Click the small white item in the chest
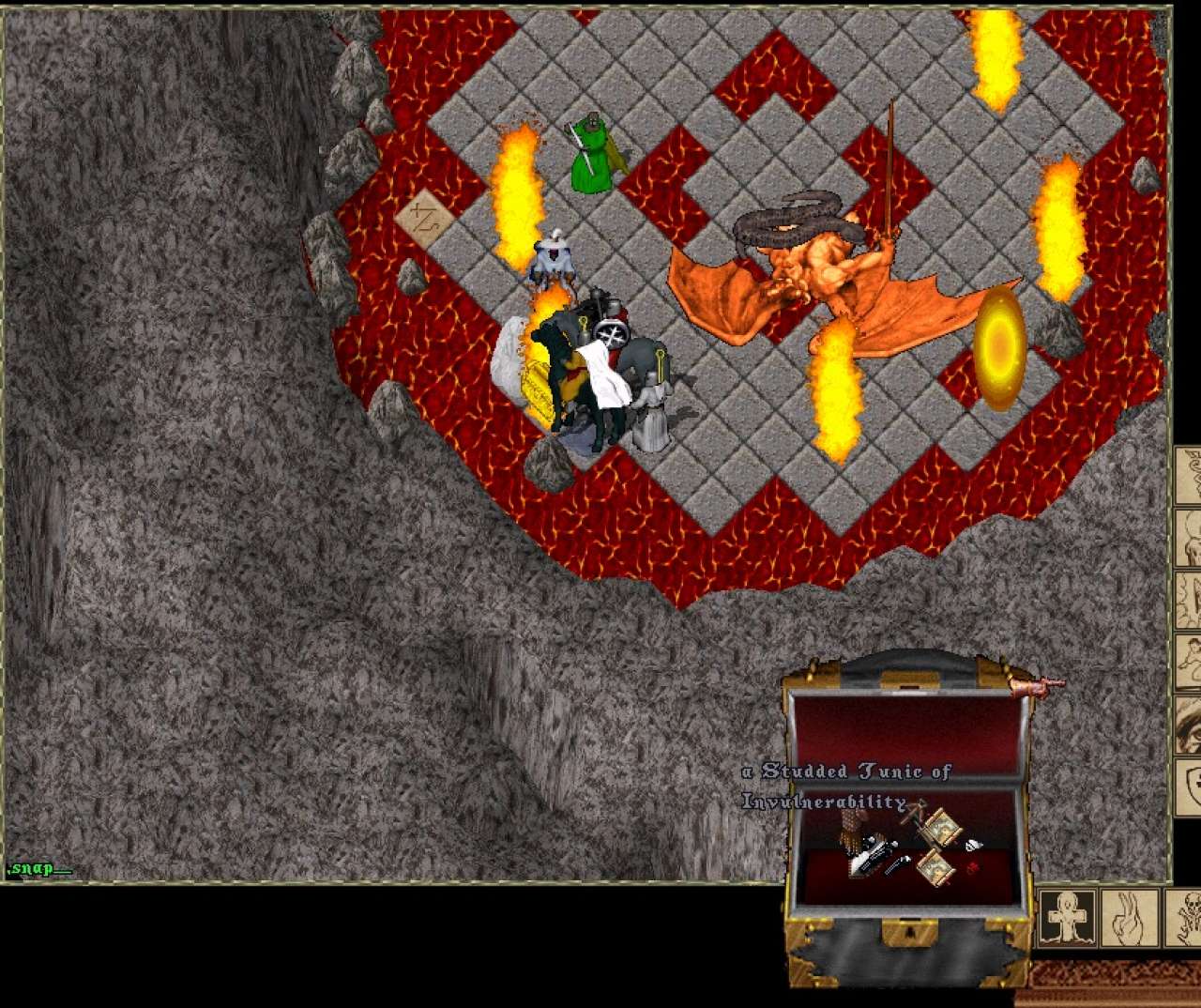The width and height of the screenshot is (1201, 1008). point(974,845)
